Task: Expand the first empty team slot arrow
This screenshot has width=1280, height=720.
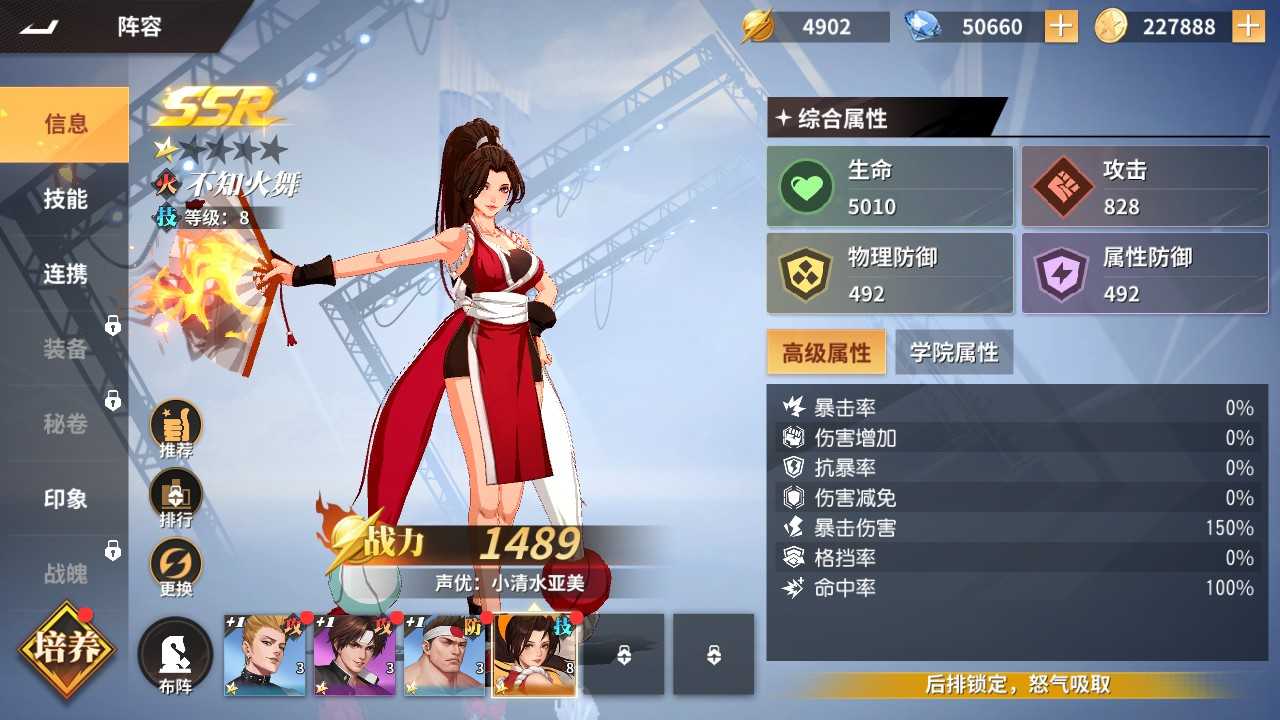Action: pyautogui.click(x=624, y=654)
